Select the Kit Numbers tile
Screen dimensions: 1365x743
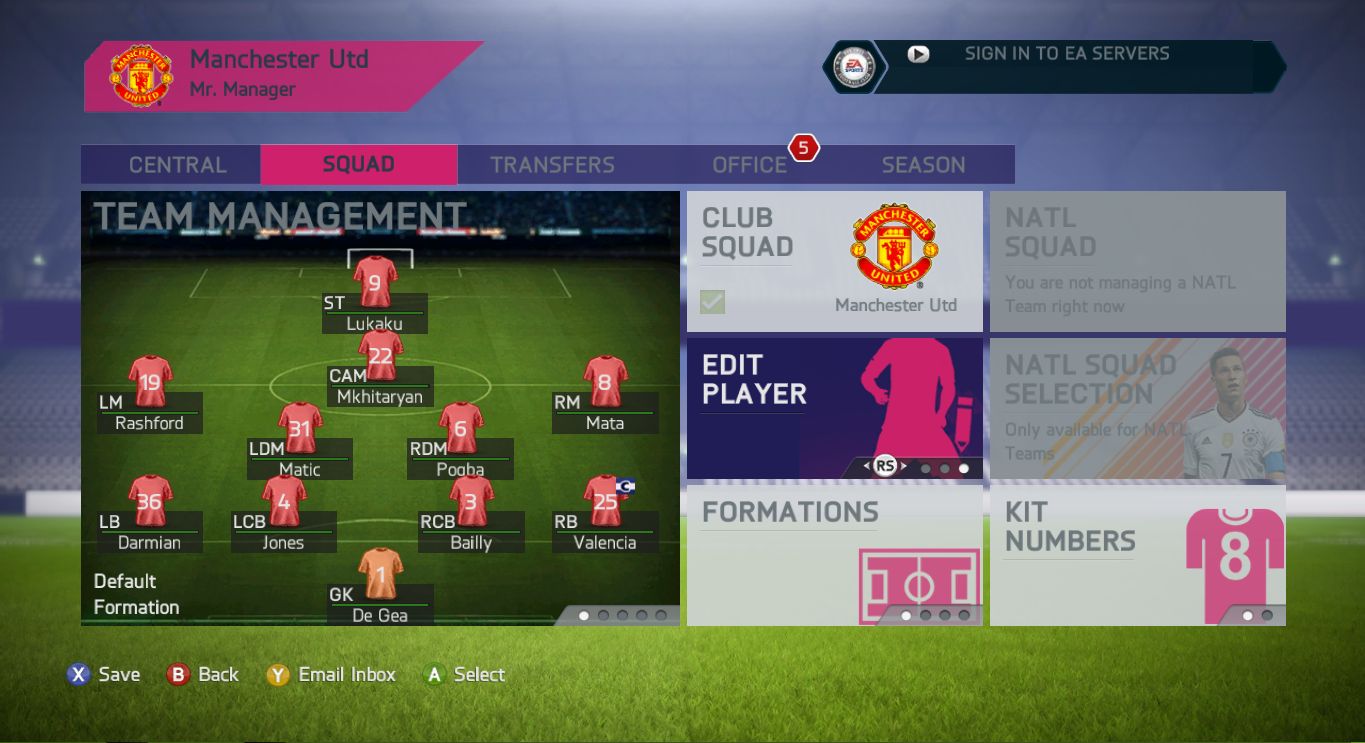(1137, 555)
